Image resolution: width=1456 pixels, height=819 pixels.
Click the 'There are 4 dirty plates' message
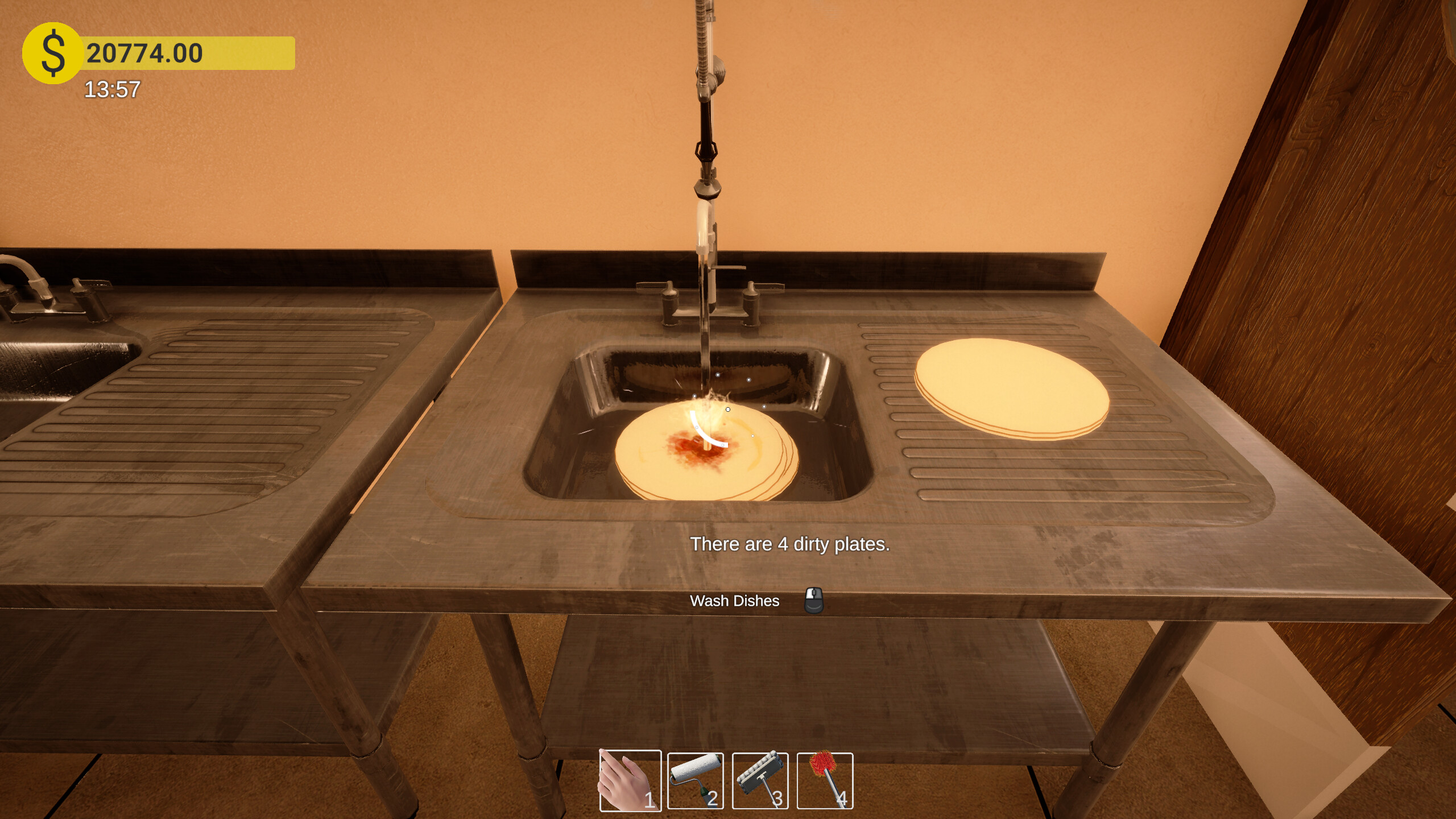point(790,544)
